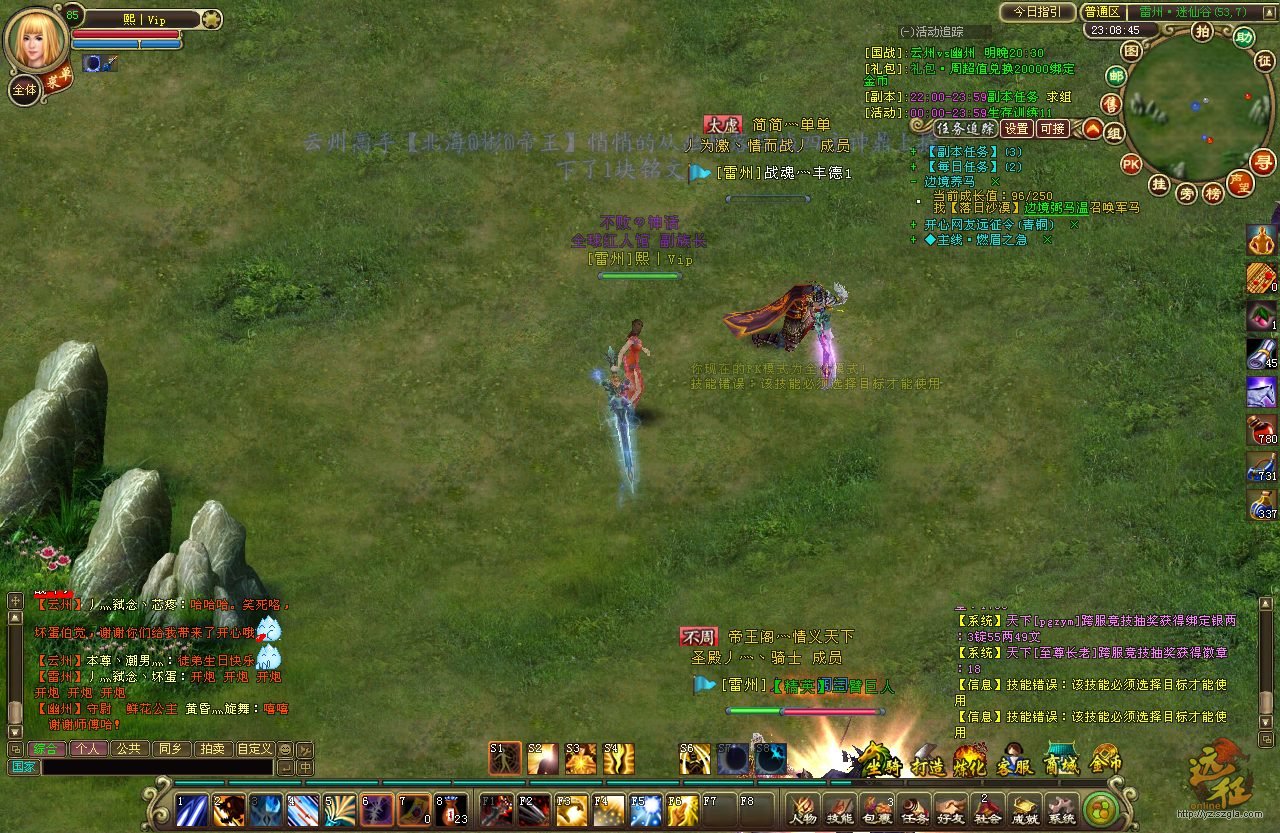Click the chat text input field
Screen dimensions: 1280x833
pyautogui.click(x=157, y=767)
